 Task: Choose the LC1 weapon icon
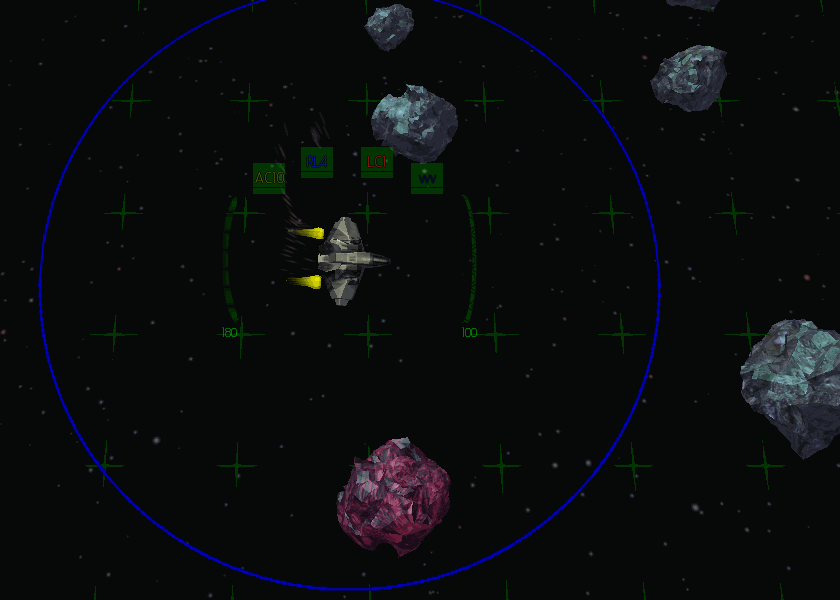click(377, 161)
